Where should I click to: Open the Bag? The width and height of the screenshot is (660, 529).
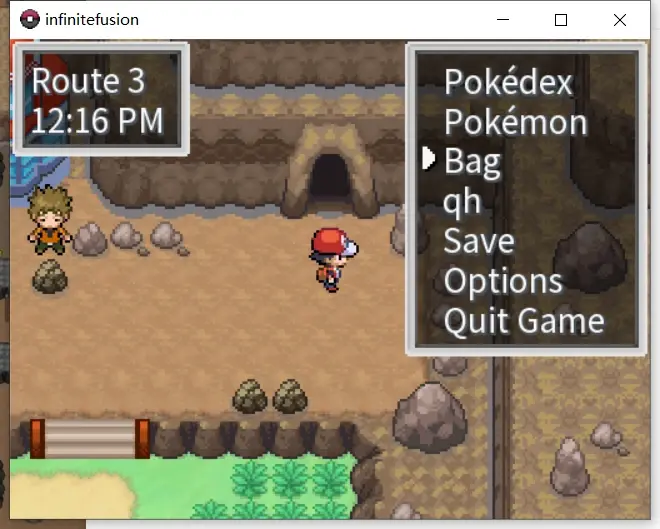(x=472, y=161)
